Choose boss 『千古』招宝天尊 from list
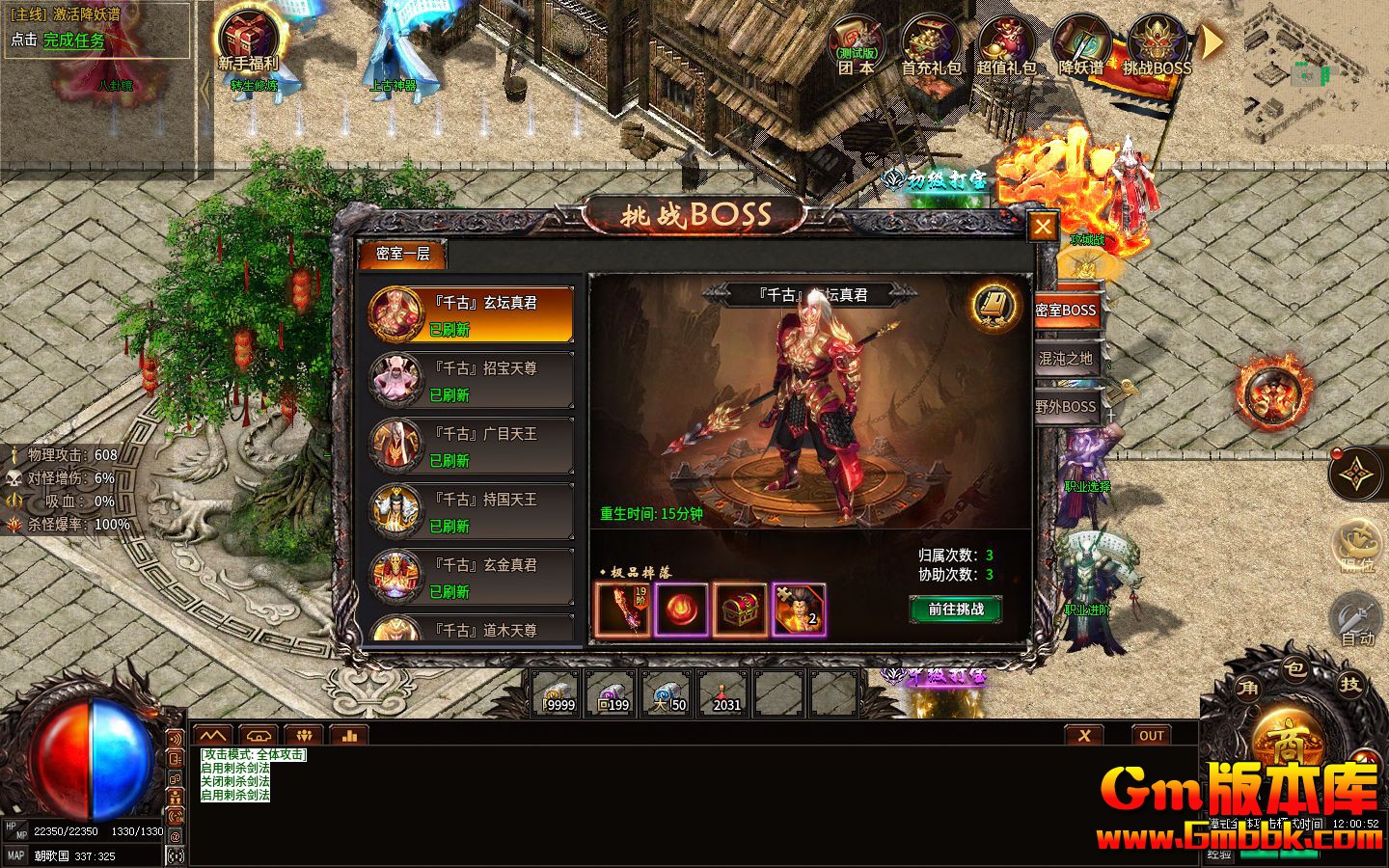The width and height of the screenshot is (1389, 868). (x=472, y=380)
